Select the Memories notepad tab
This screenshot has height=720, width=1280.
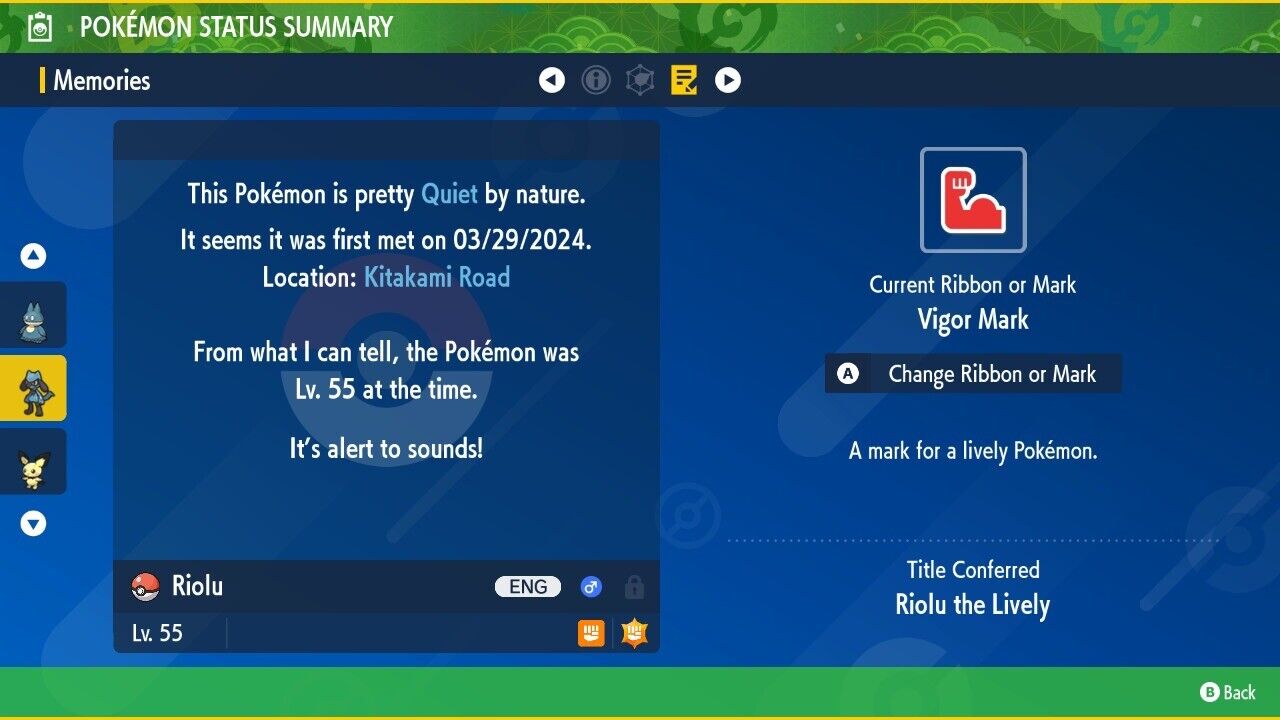pos(684,80)
